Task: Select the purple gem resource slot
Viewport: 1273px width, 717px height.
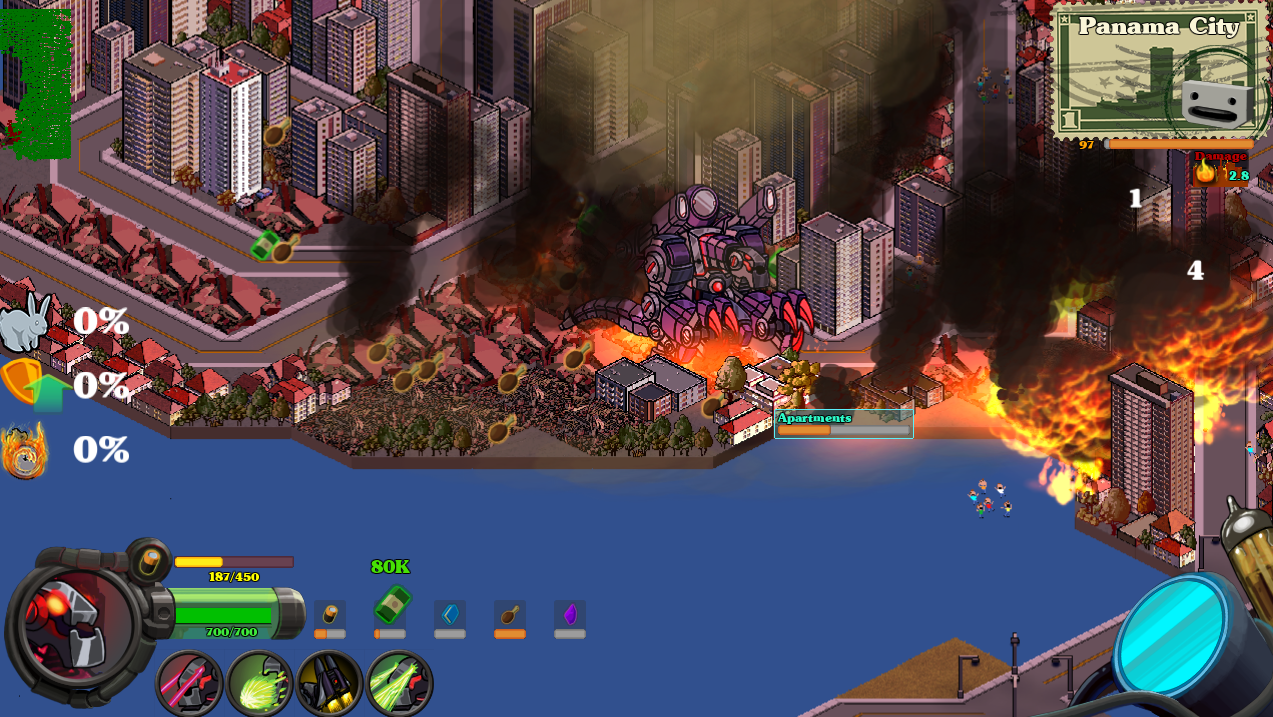Action: pyautogui.click(x=570, y=615)
